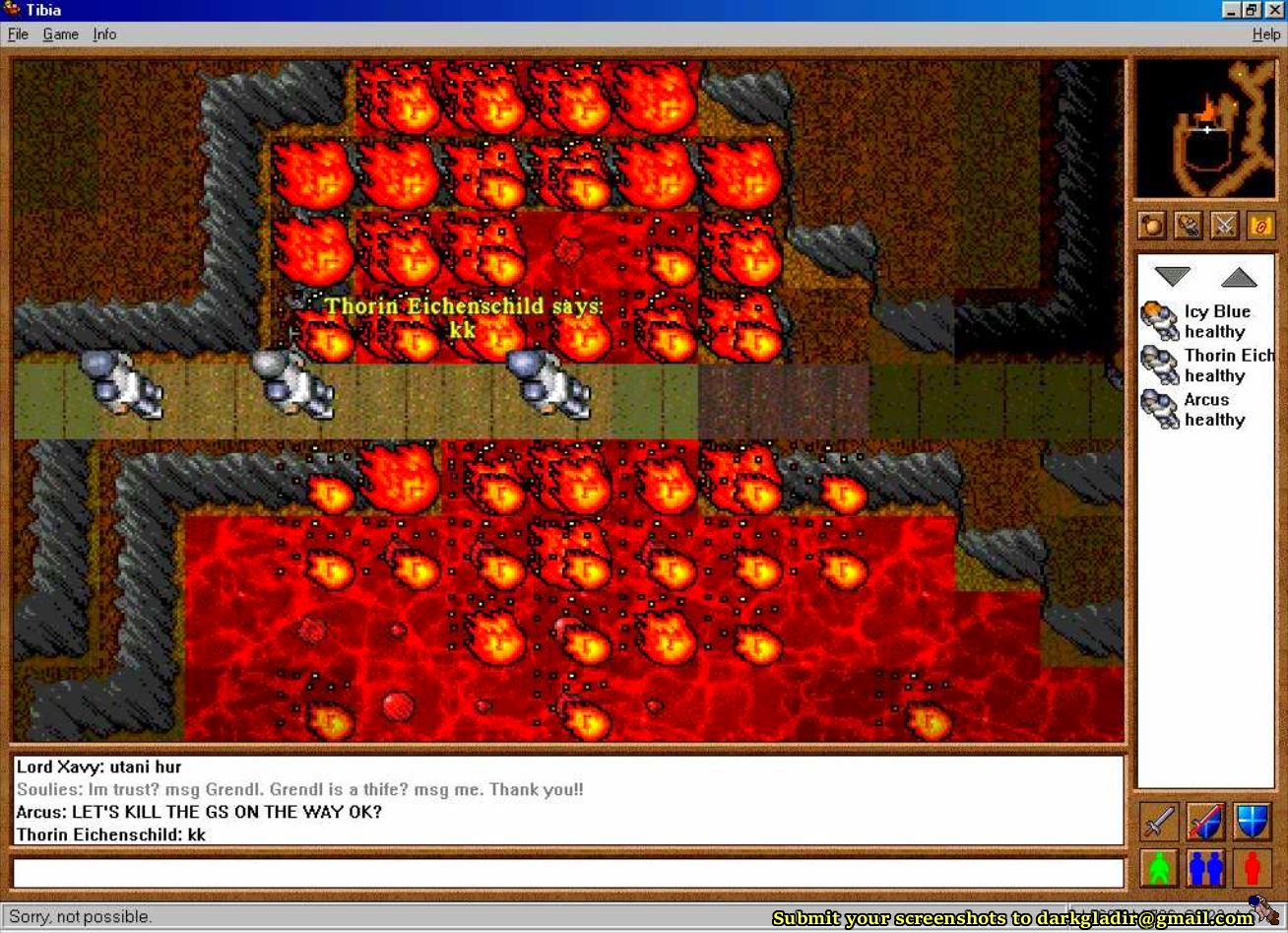The width and height of the screenshot is (1288, 933).
Task: Focus the chat text input box
Action: 567,873
